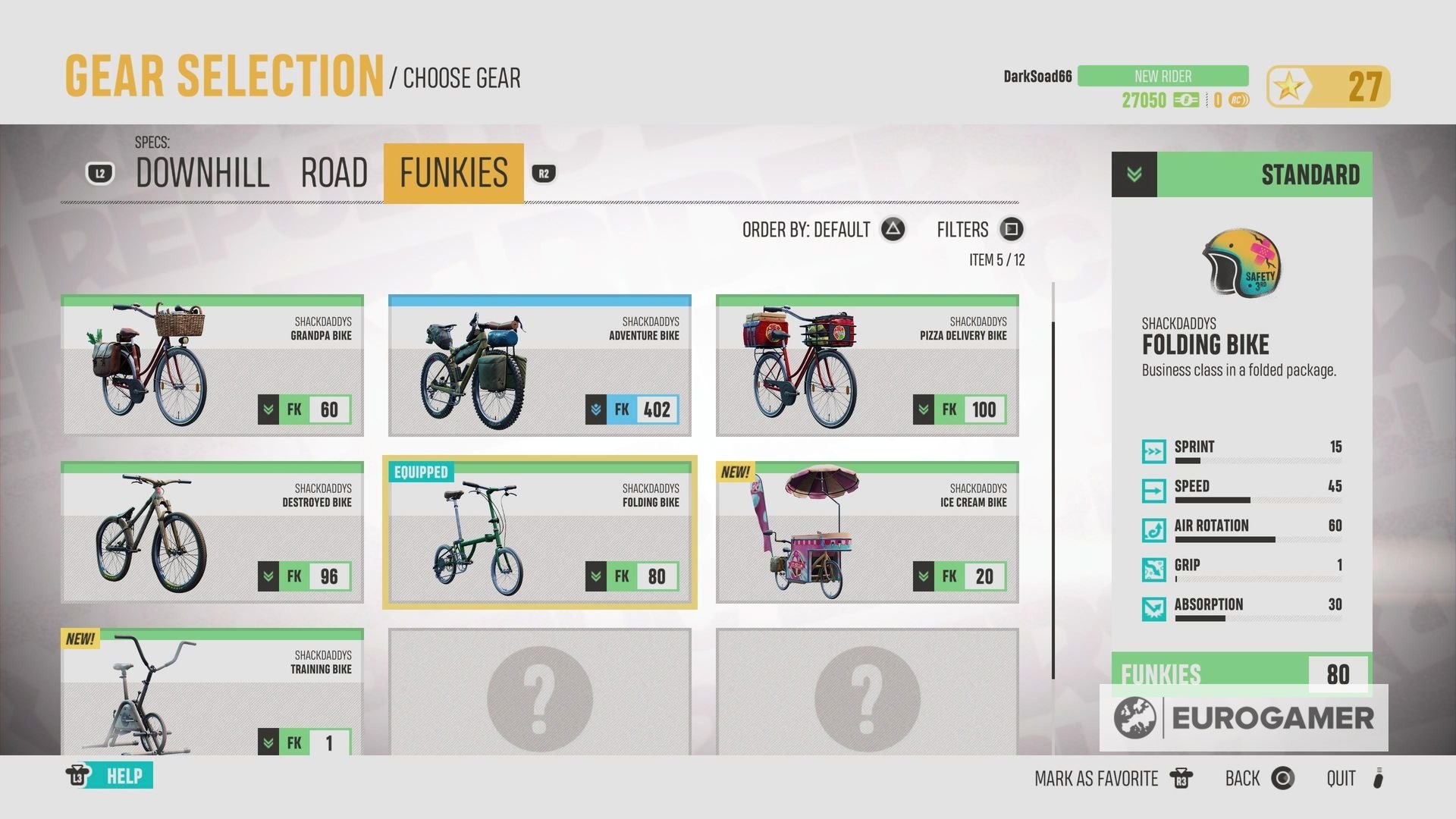Click the Sprint stat icon
Viewport: 1456px width, 819px height.
[x=1155, y=451]
